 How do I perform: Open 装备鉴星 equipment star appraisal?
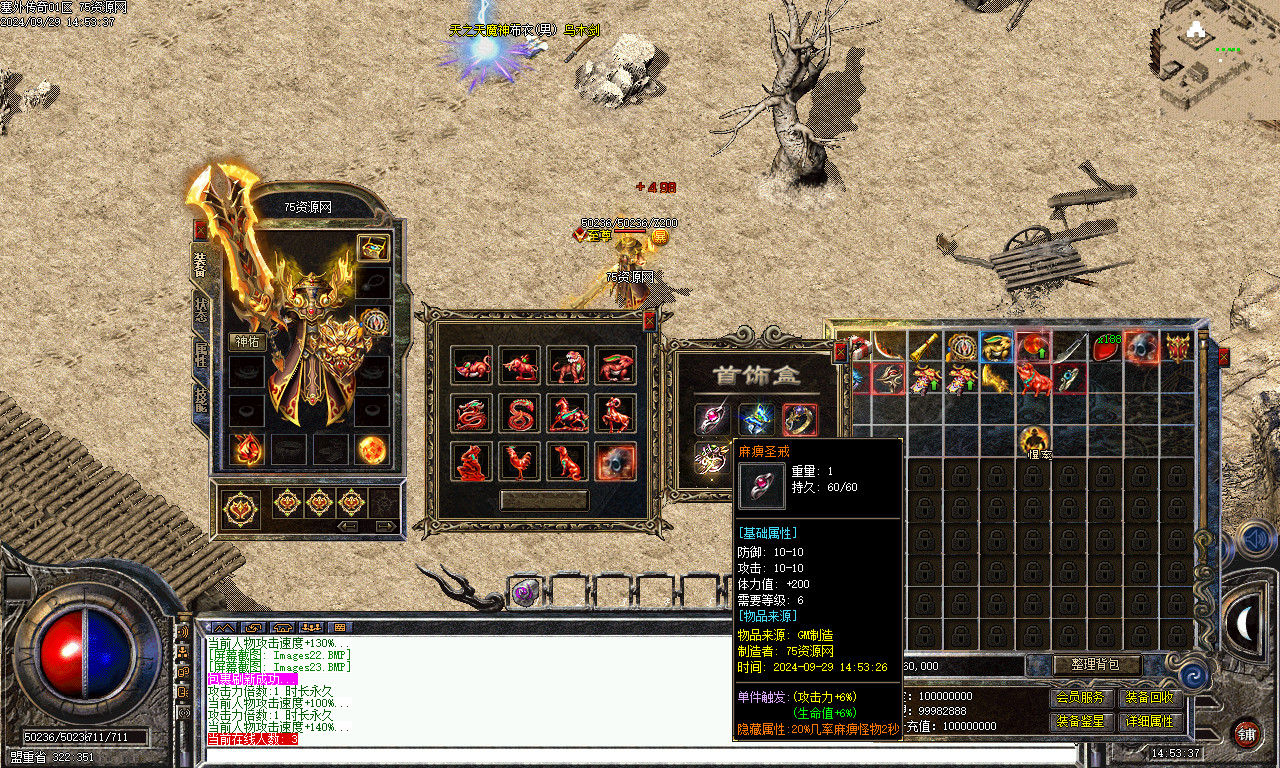click(x=1081, y=721)
